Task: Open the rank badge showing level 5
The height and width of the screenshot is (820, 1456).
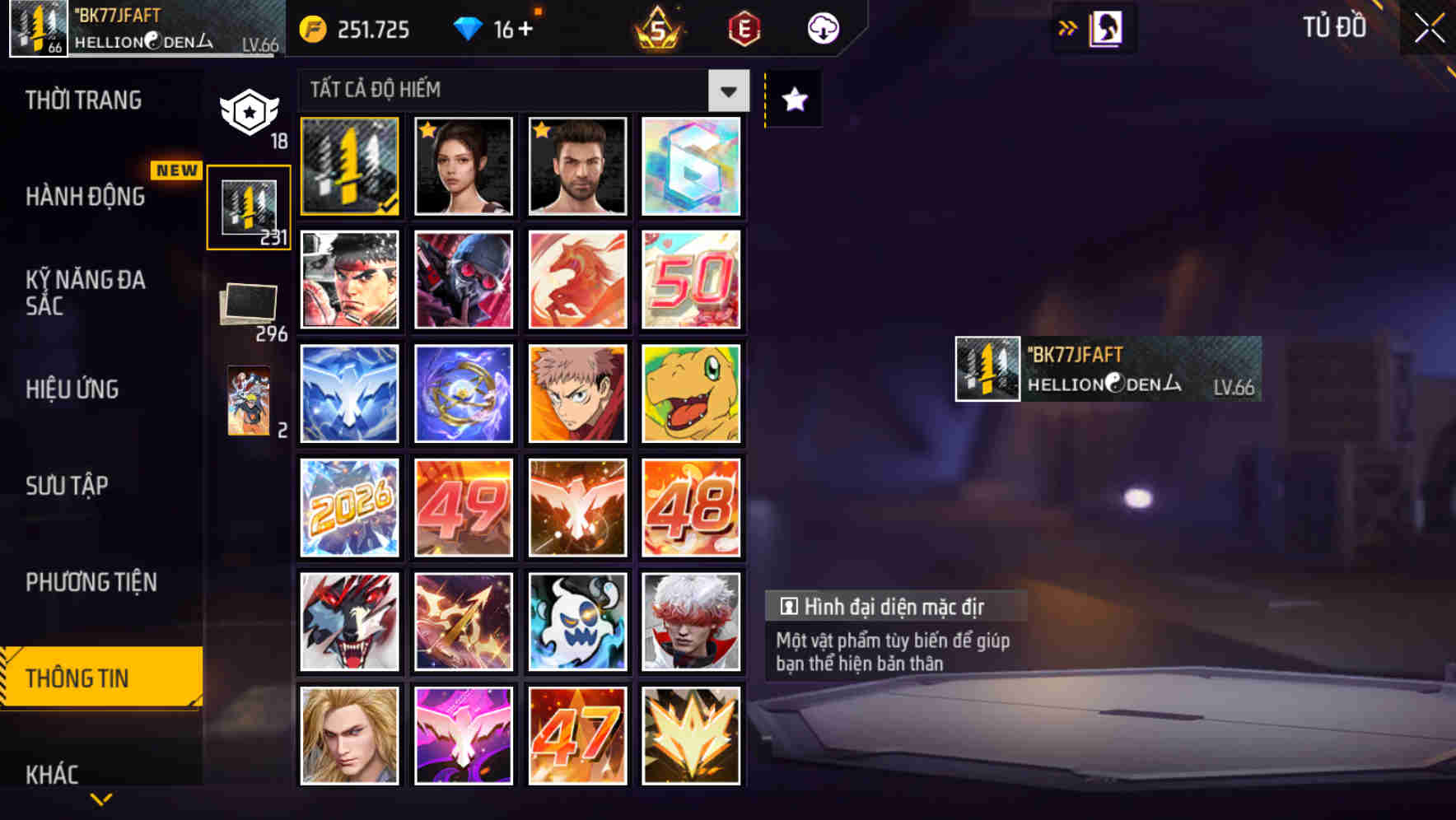Action: [659, 29]
